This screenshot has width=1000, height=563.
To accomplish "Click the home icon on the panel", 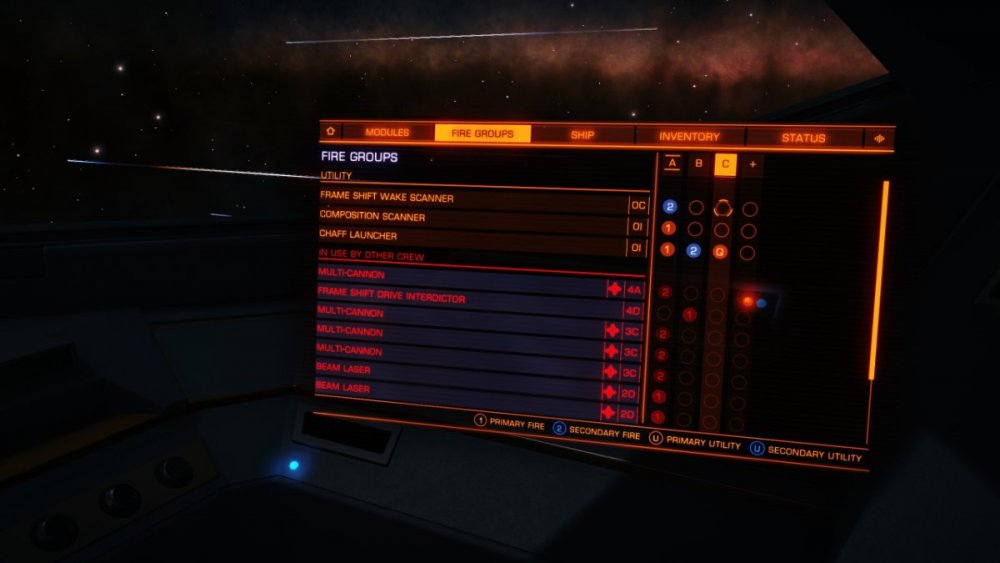I will (329, 131).
